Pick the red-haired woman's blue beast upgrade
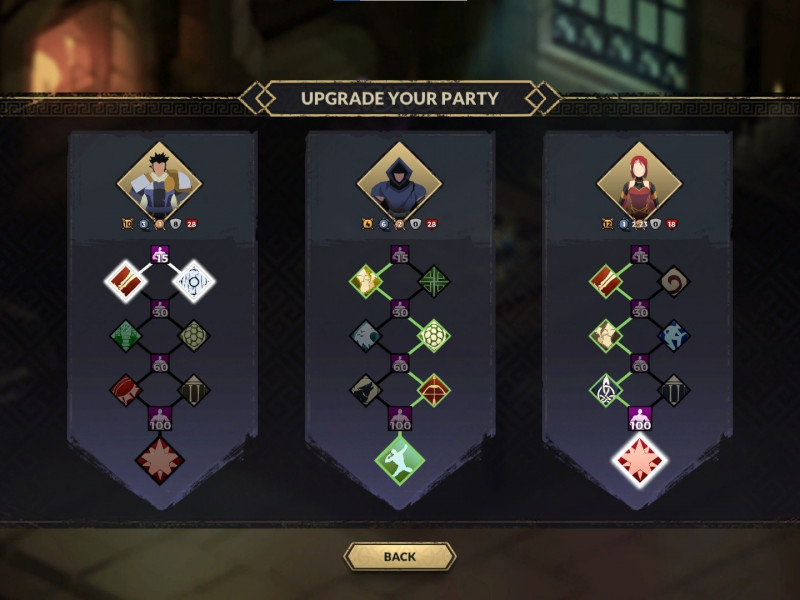Image resolution: width=800 pixels, height=600 pixels. coord(673,336)
